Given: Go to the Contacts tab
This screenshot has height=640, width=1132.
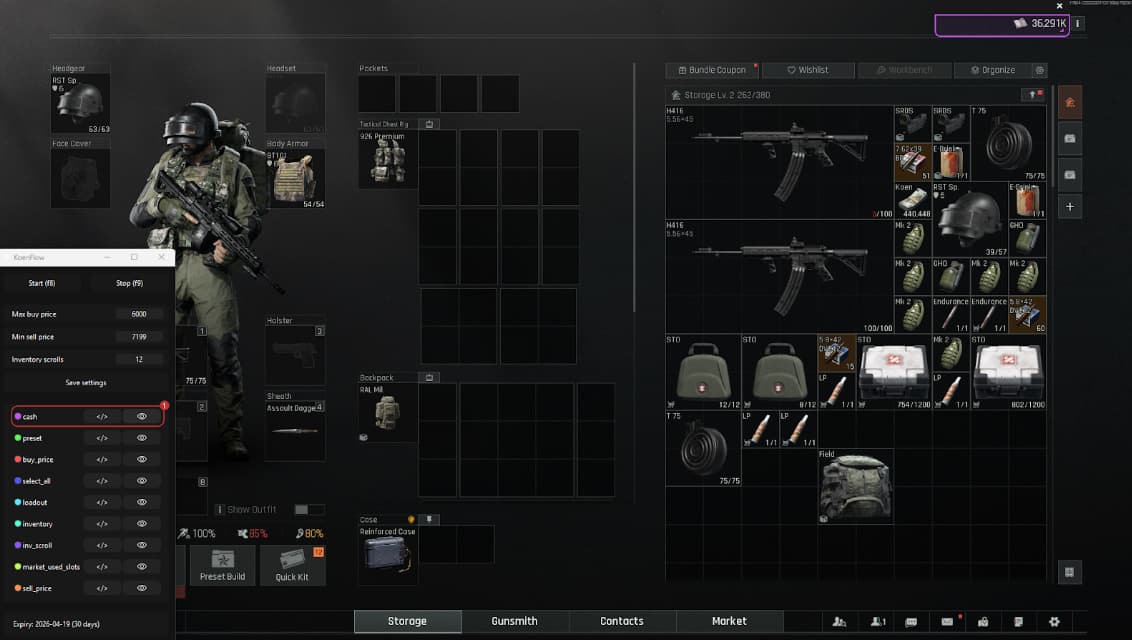Looking at the screenshot, I should (x=621, y=621).
